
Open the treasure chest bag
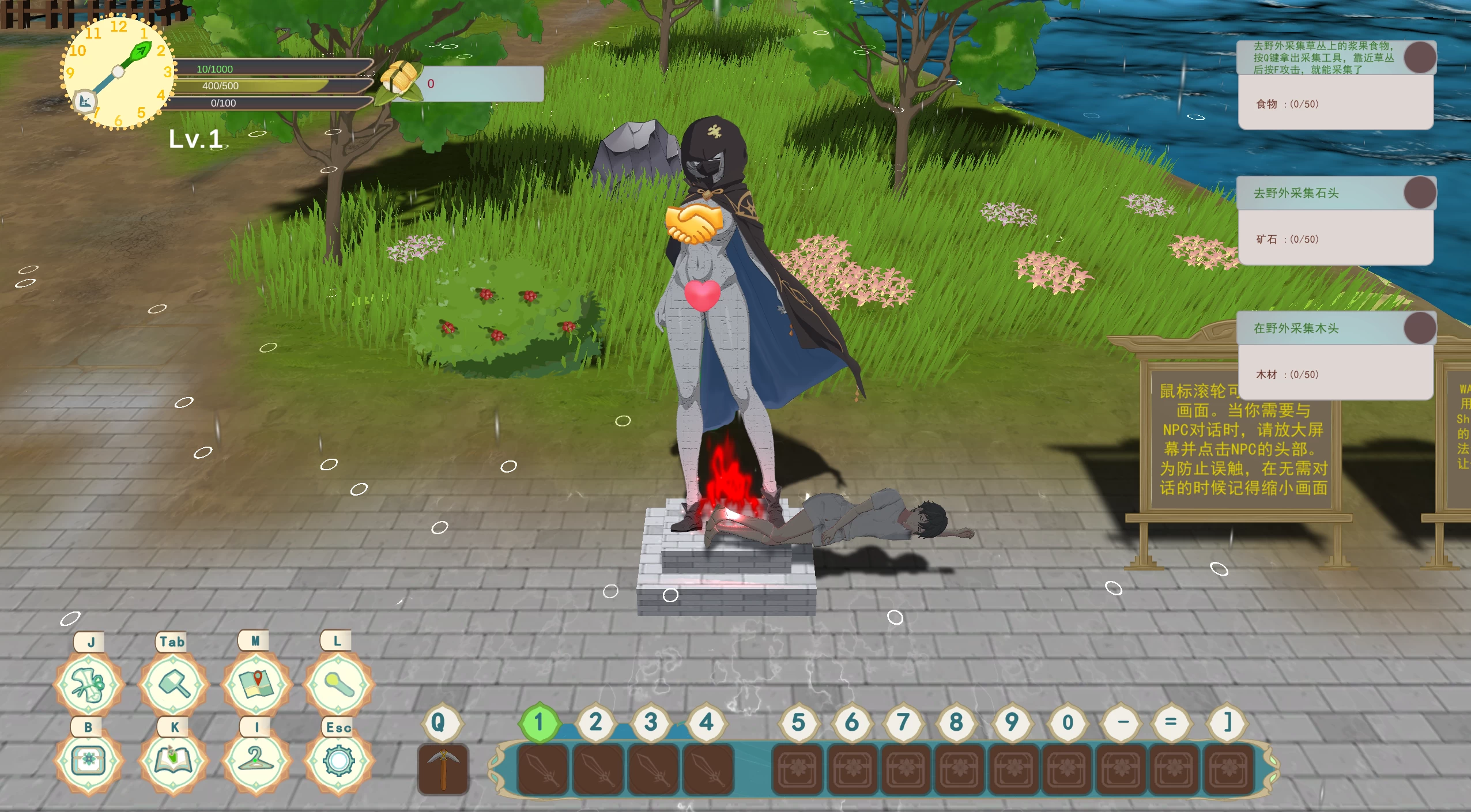[x=88, y=761]
